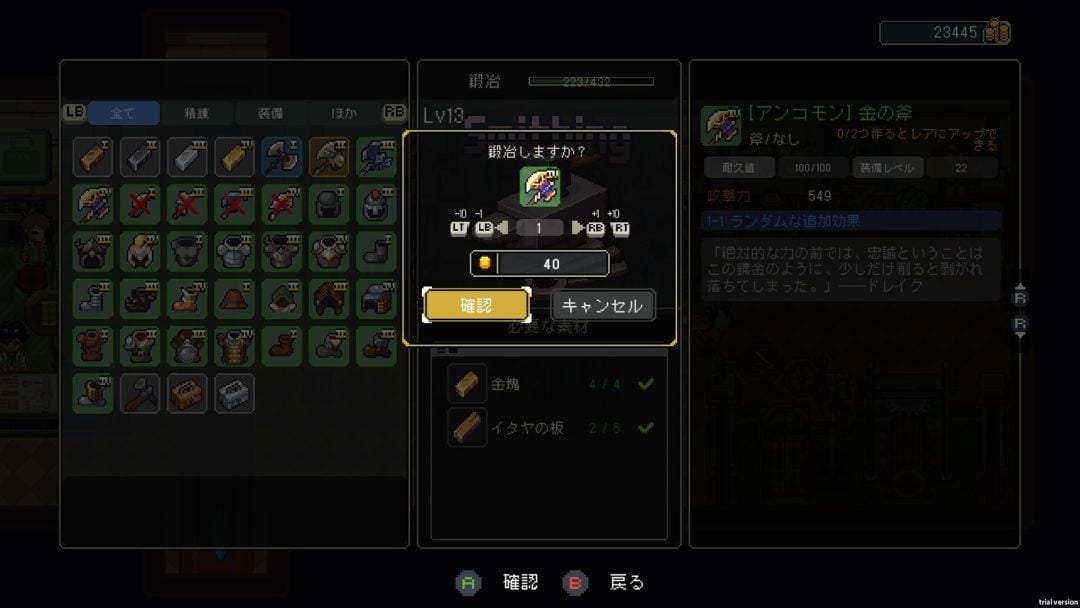Click the イタヤの板 material row
The height and width of the screenshot is (608, 1080).
pos(549,428)
